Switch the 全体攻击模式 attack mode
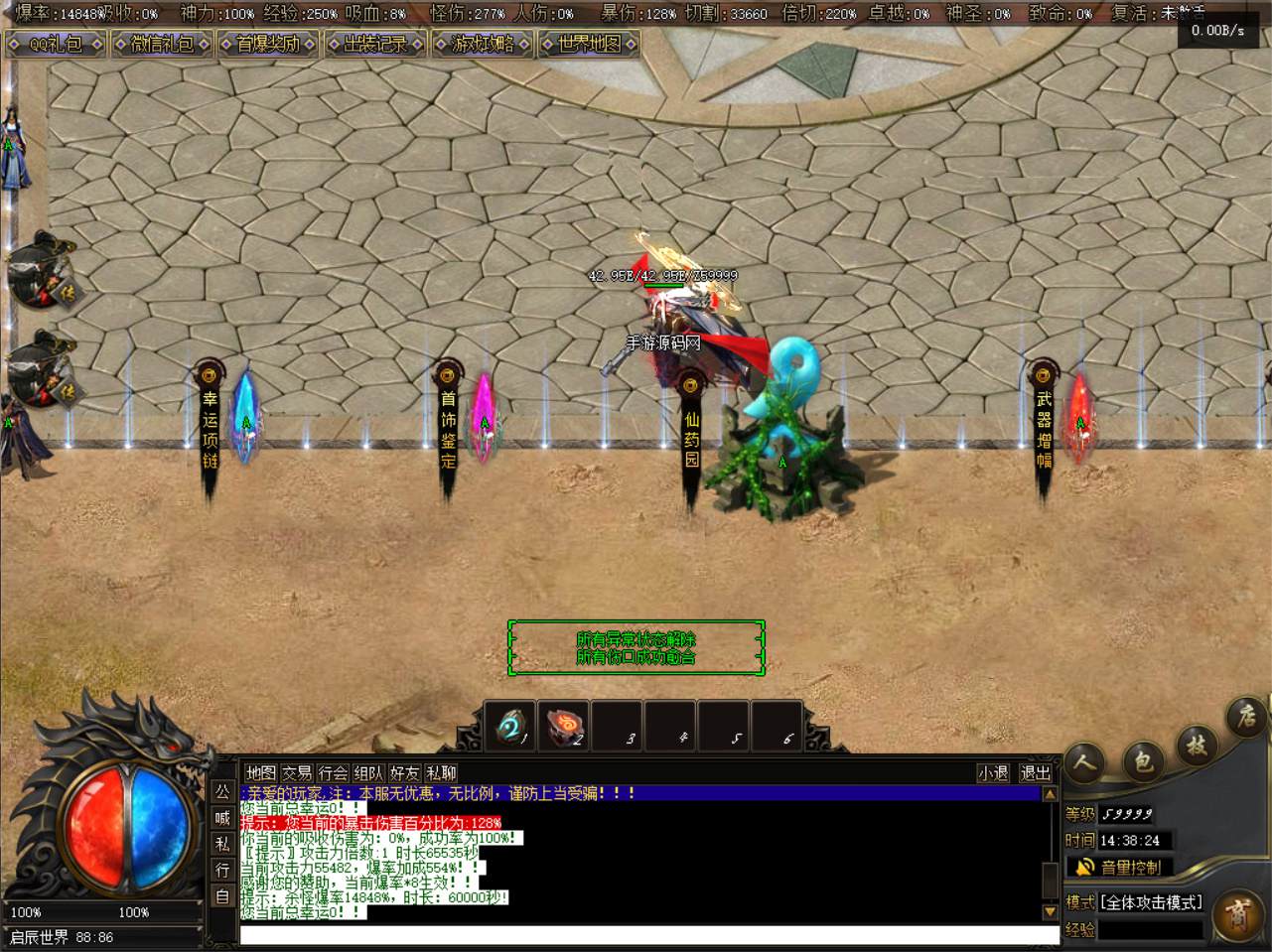 pyautogui.click(x=1151, y=902)
